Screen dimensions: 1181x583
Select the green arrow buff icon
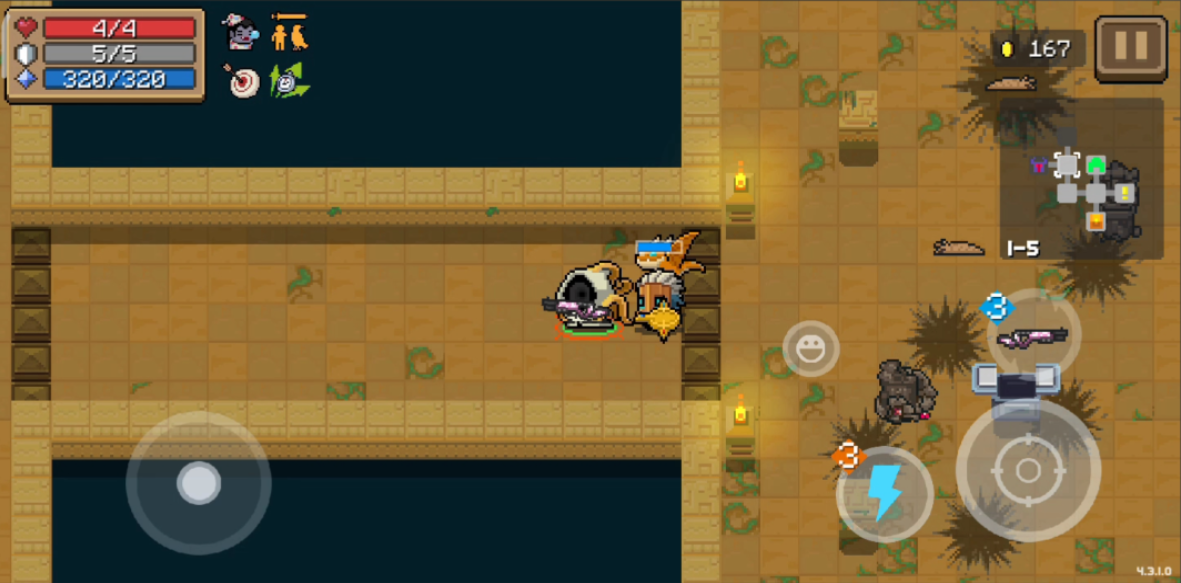coord(289,82)
